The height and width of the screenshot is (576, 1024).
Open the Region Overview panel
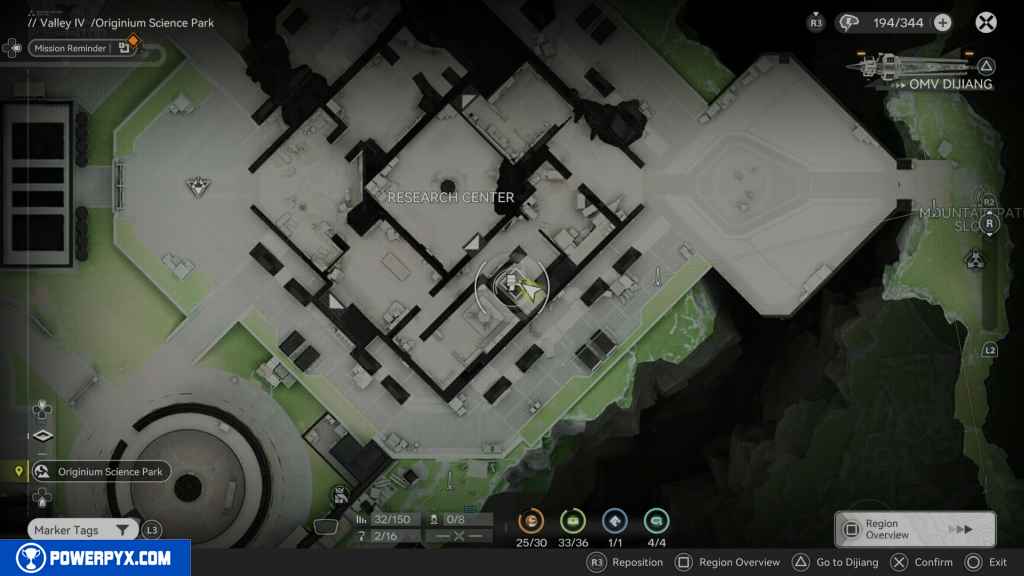[914, 529]
